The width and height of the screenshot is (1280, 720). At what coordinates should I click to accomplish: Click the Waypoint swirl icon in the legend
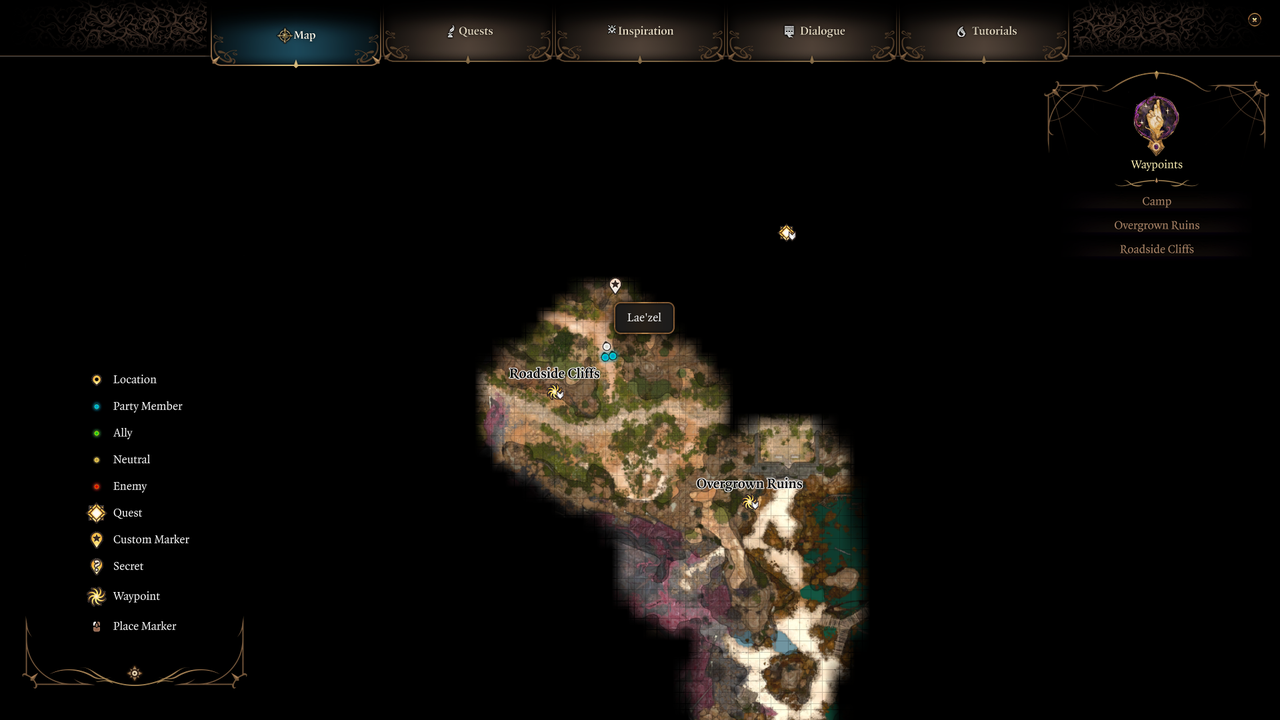pyautogui.click(x=96, y=596)
